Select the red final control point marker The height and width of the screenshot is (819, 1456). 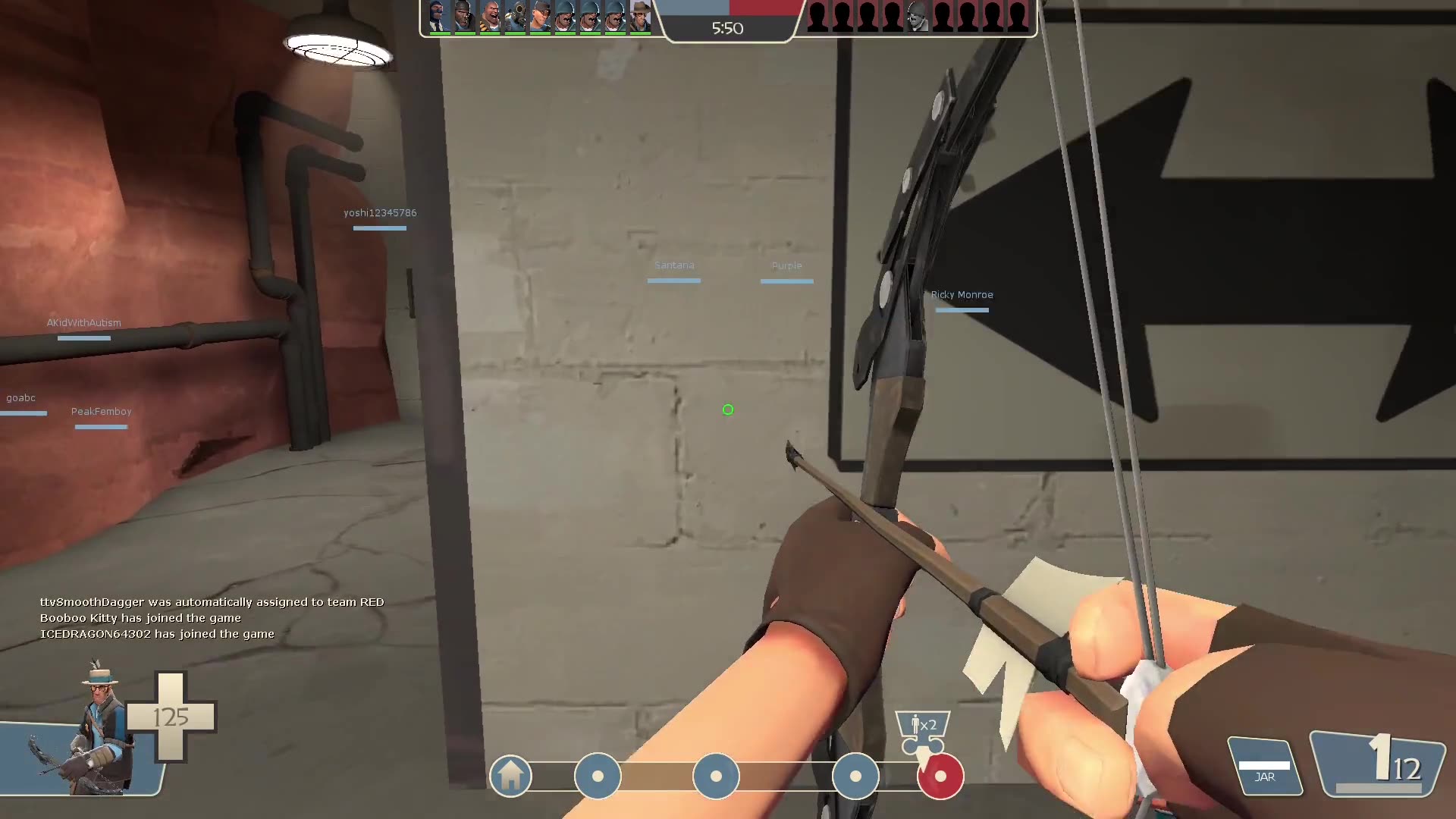tap(942, 776)
